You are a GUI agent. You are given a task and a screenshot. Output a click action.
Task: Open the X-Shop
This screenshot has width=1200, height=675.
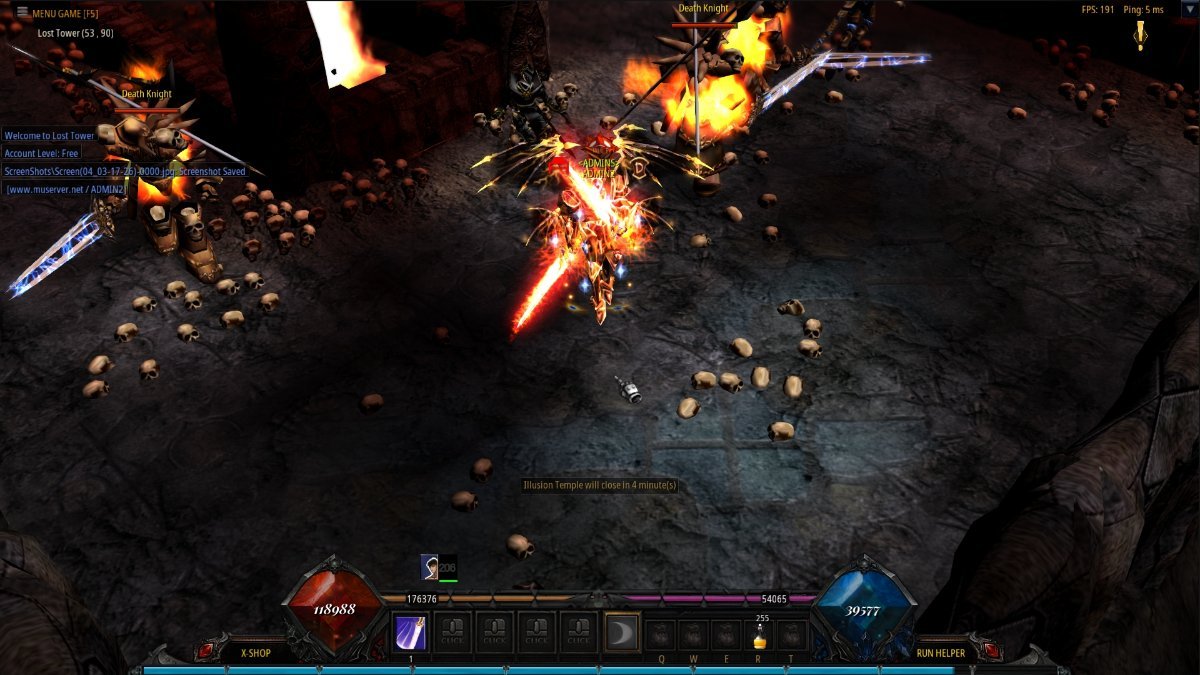coord(256,653)
